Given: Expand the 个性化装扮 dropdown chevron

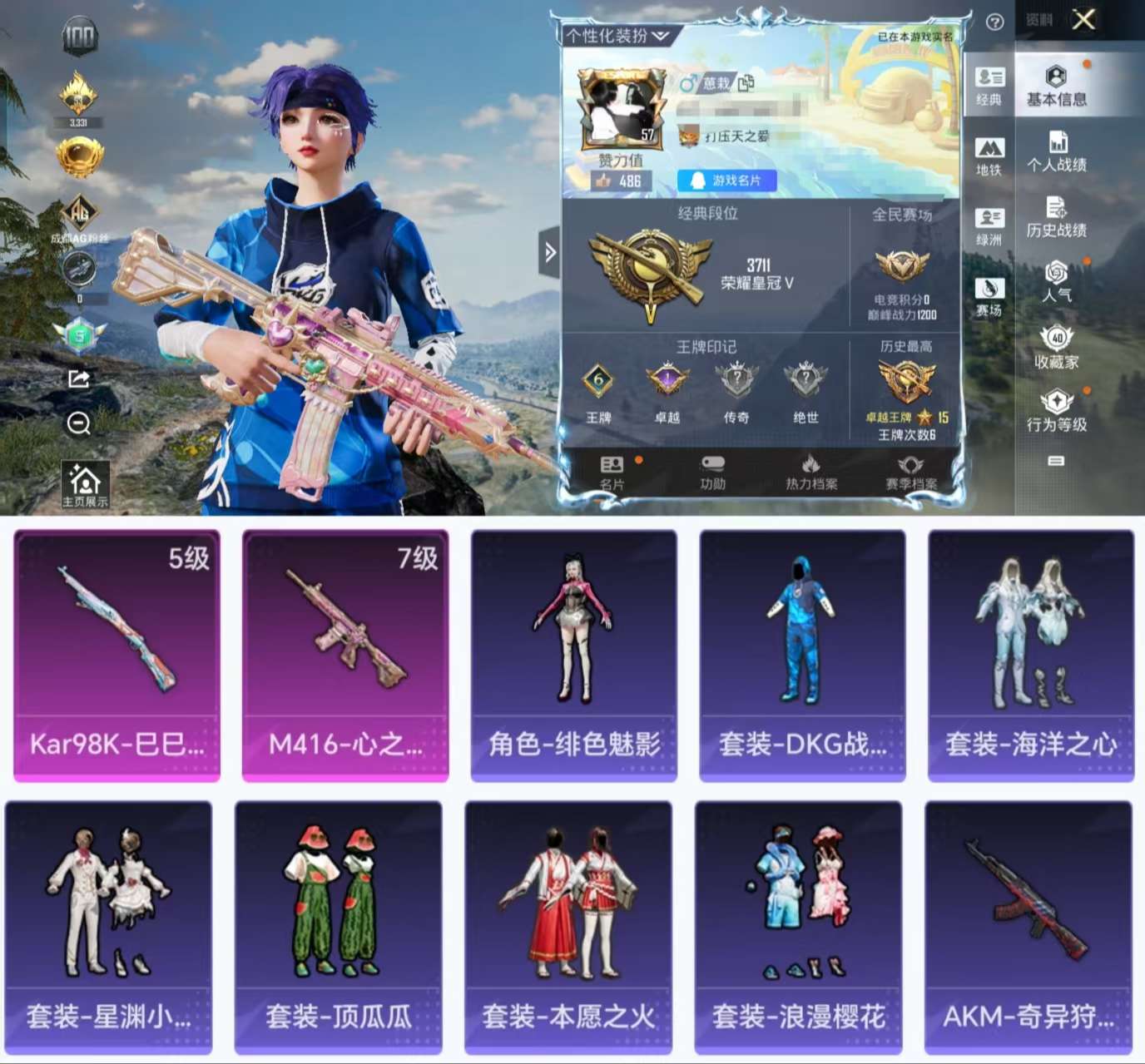Looking at the screenshot, I should click(661, 35).
